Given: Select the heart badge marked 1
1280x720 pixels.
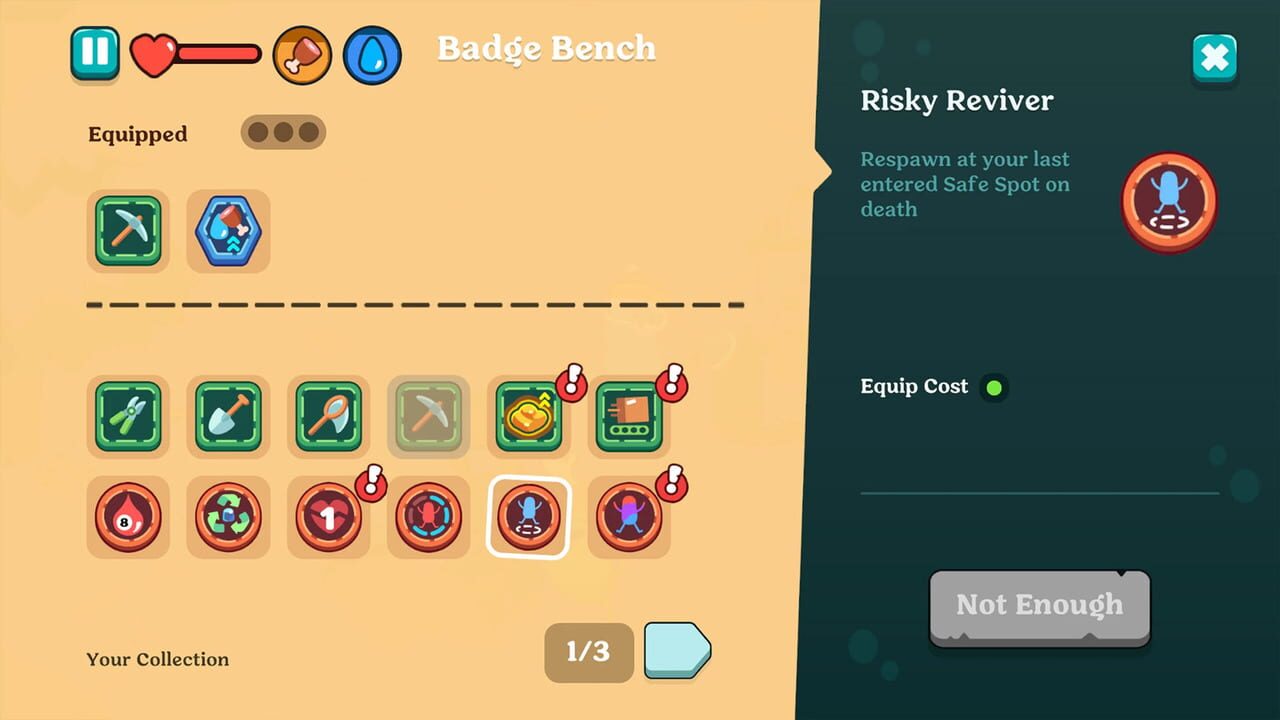Looking at the screenshot, I should 328,517.
